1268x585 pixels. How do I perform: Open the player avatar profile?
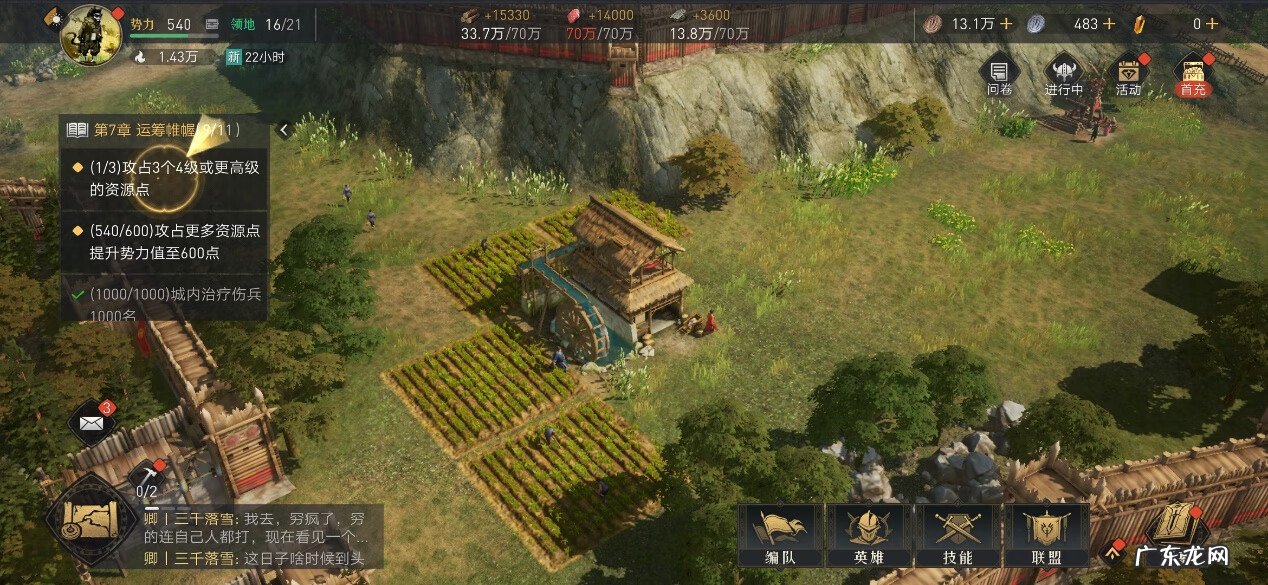pos(91,34)
